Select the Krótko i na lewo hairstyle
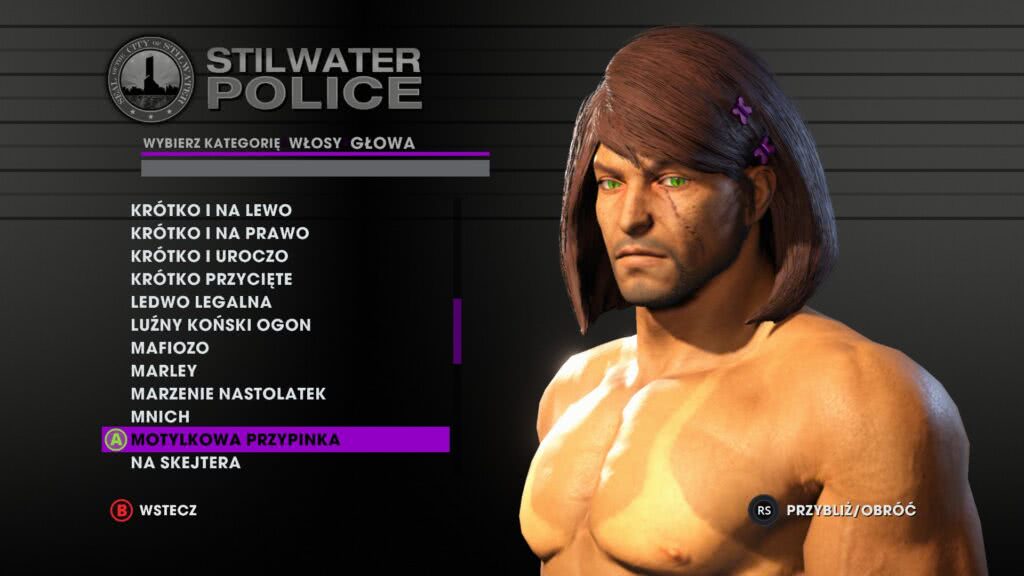The image size is (1024, 576). (211, 210)
